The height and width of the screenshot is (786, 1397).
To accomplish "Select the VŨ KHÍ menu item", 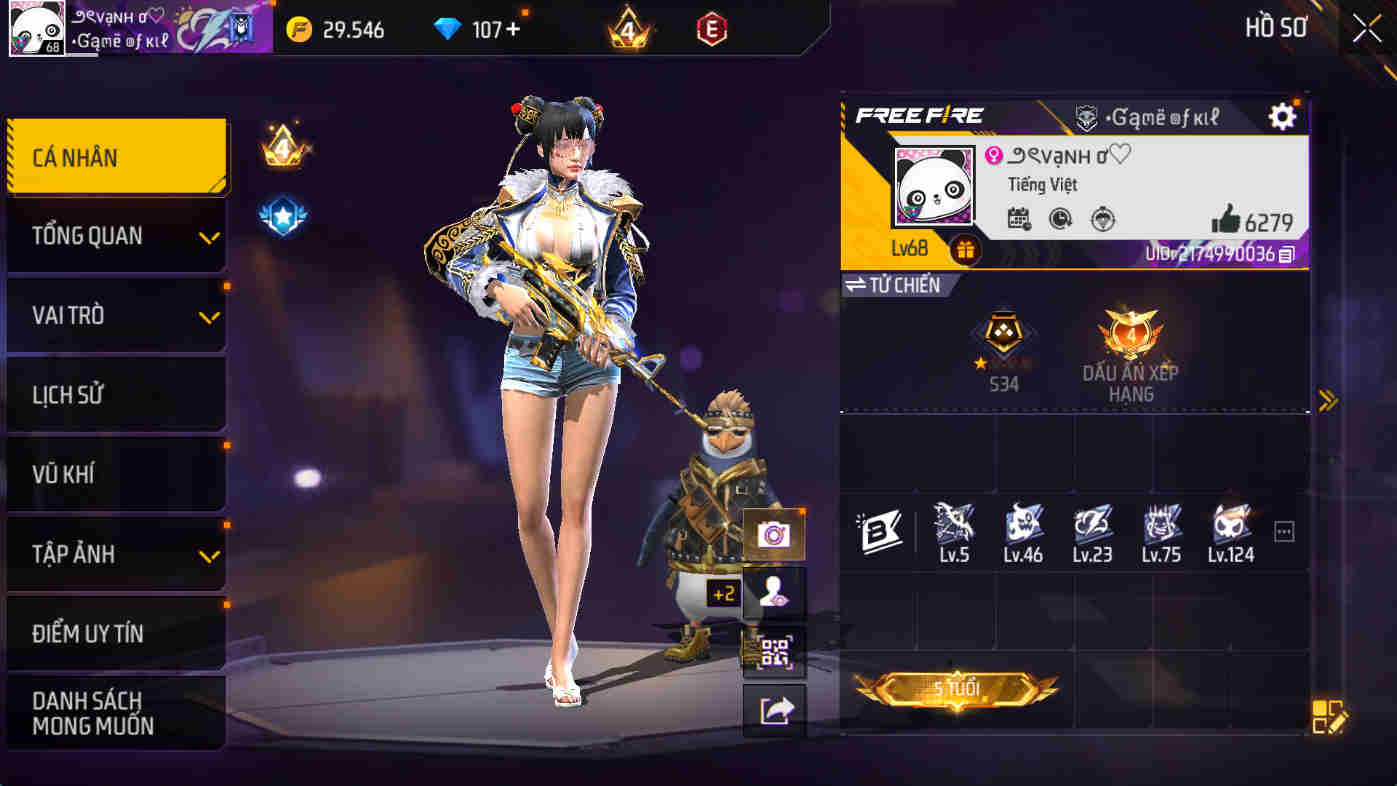I will click(x=115, y=473).
